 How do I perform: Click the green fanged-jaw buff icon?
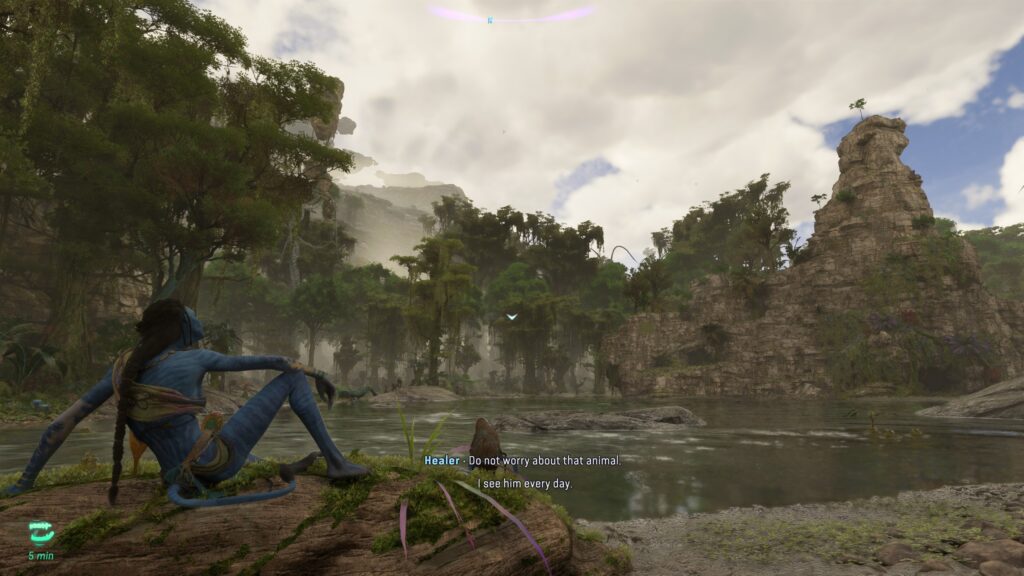(x=41, y=533)
